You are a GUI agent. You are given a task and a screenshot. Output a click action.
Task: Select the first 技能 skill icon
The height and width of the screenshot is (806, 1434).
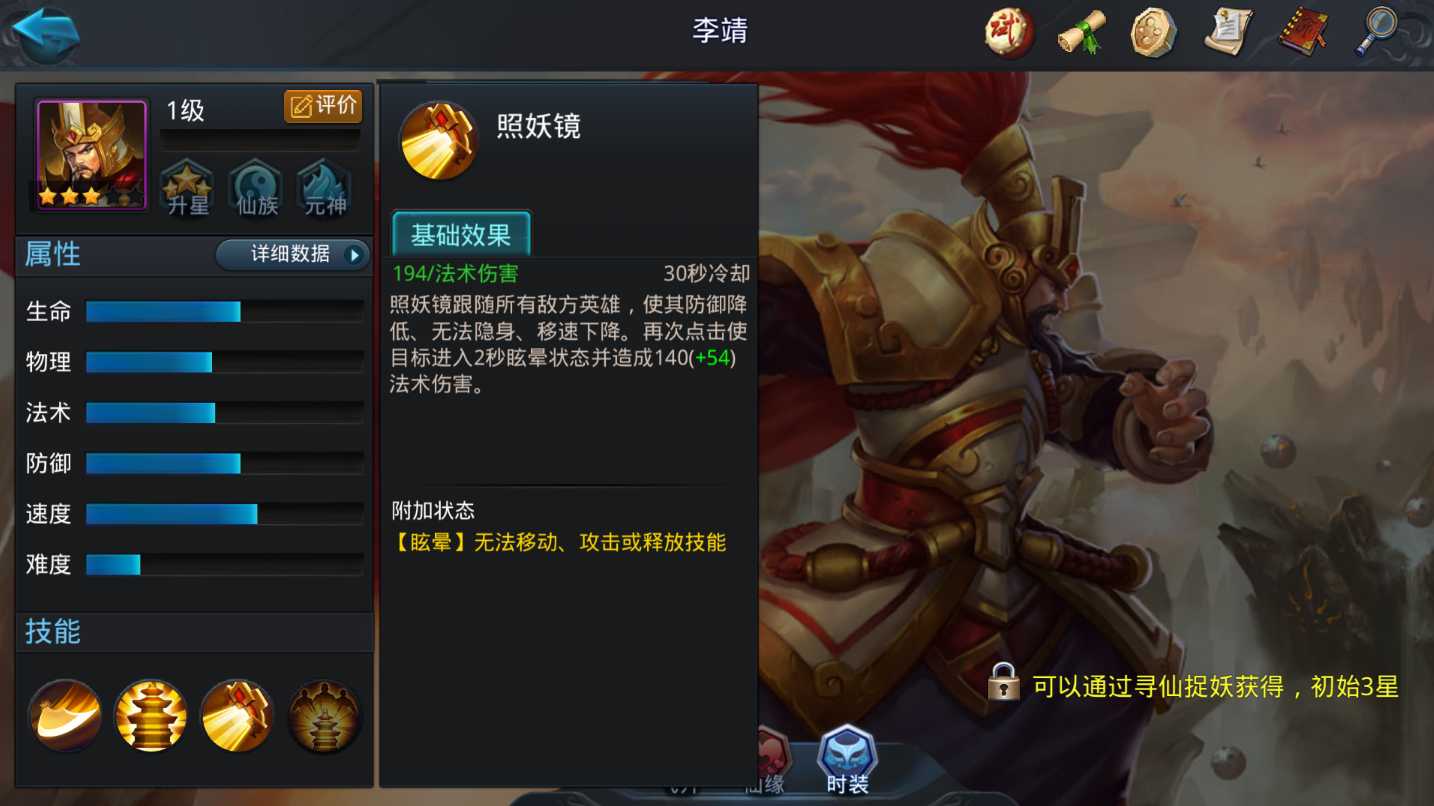(x=64, y=715)
